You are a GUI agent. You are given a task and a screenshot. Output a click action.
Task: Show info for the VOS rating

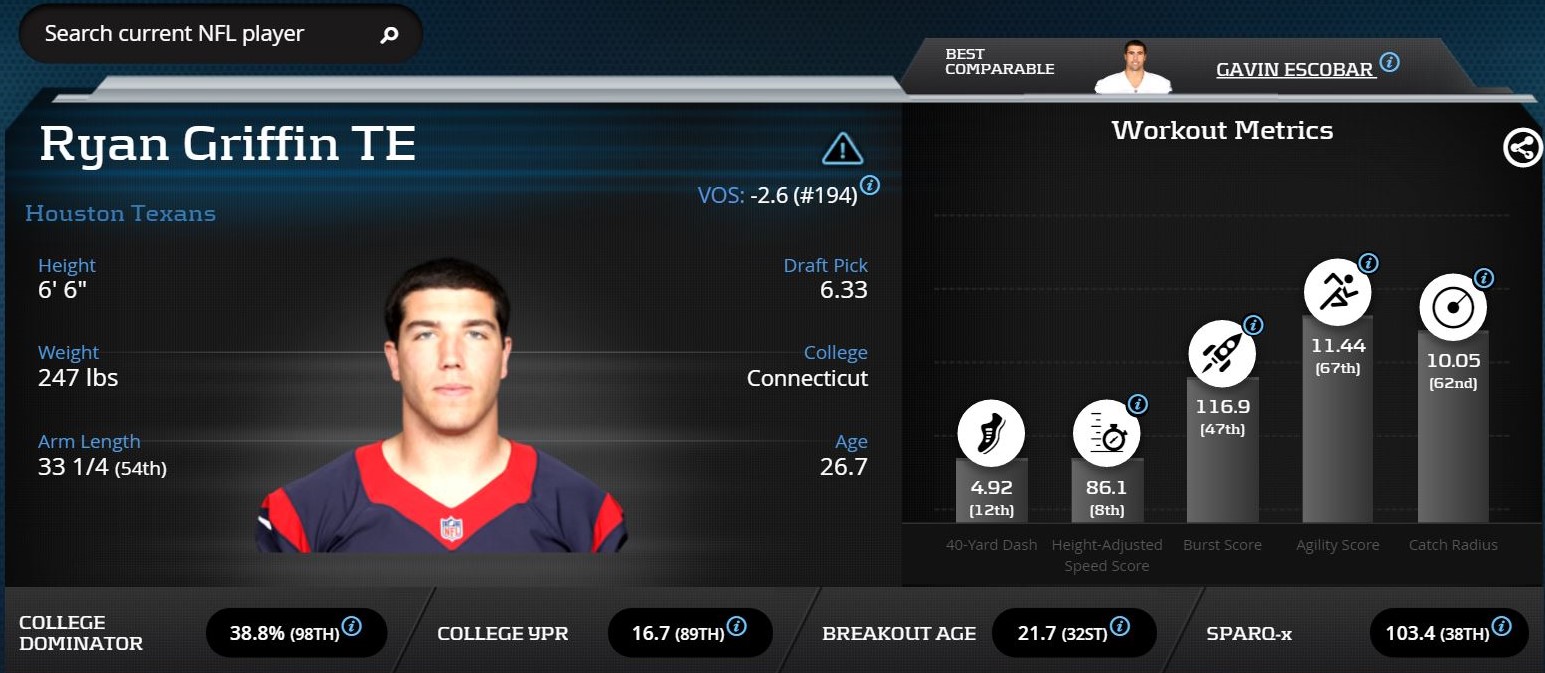tap(870, 185)
